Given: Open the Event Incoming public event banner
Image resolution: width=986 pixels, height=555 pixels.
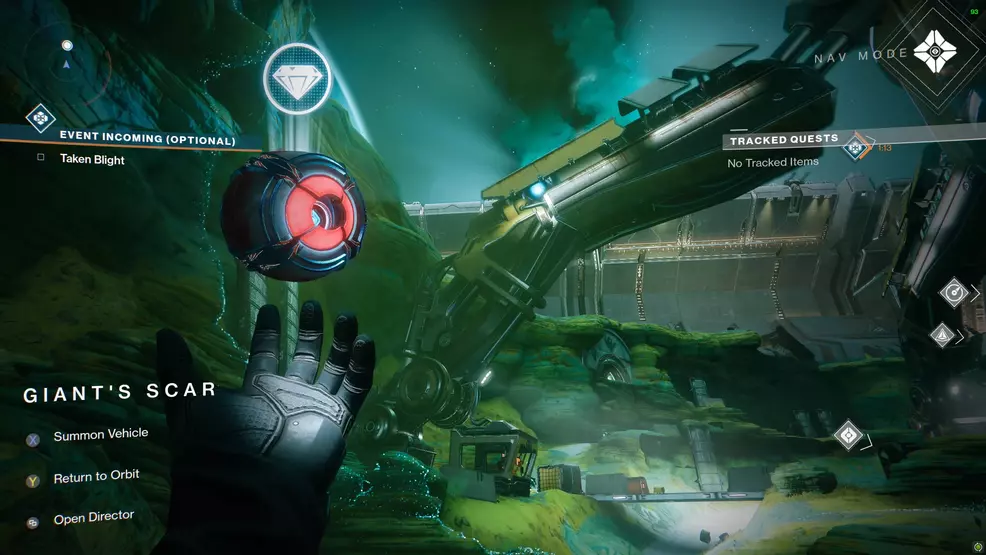Looking at the screenshot, I should (147, 139).
